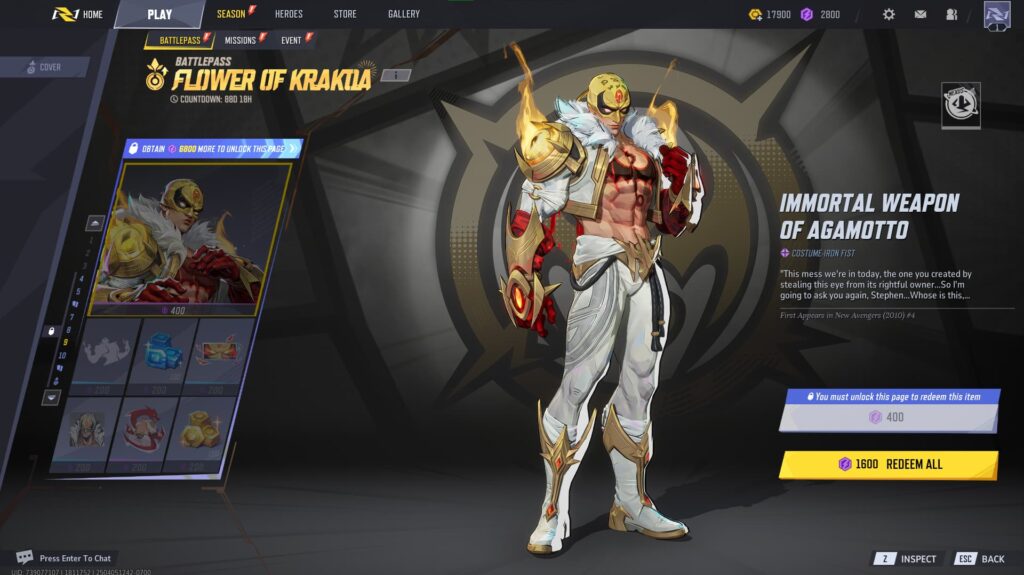
Task: Go back using the Back button
Action: click(980, 559)
